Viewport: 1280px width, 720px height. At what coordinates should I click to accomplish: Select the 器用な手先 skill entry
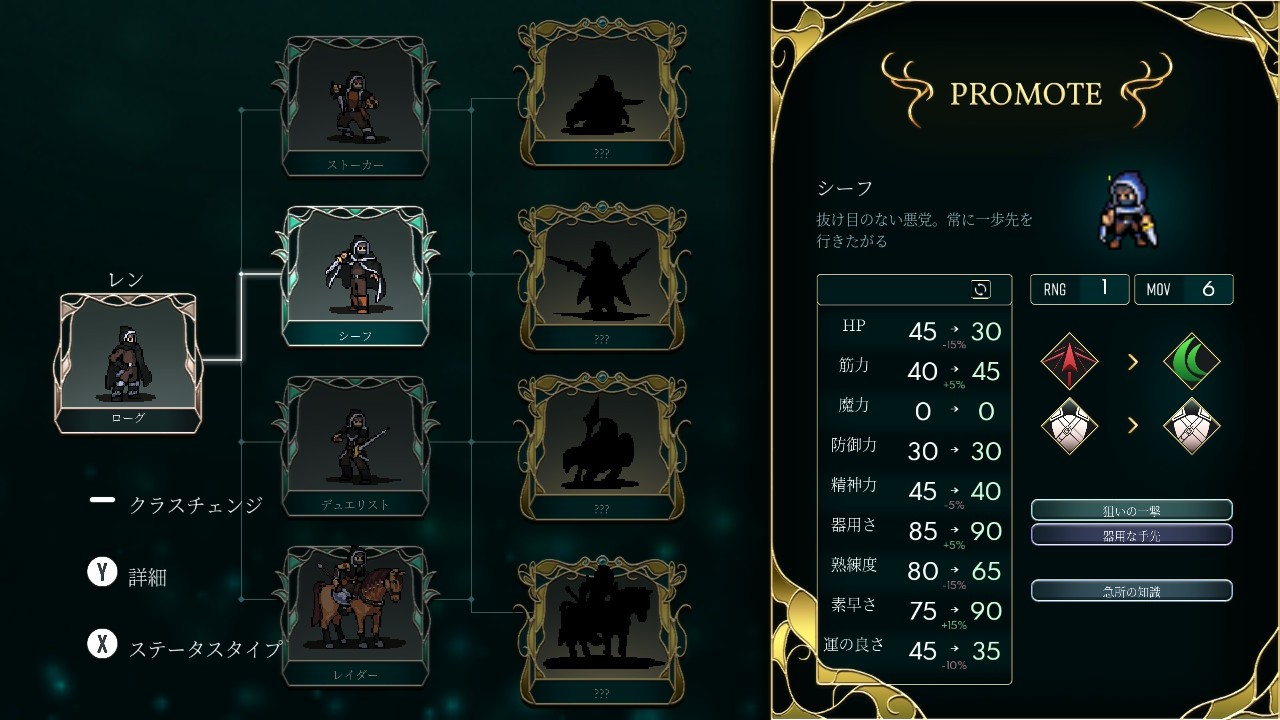1131,535
